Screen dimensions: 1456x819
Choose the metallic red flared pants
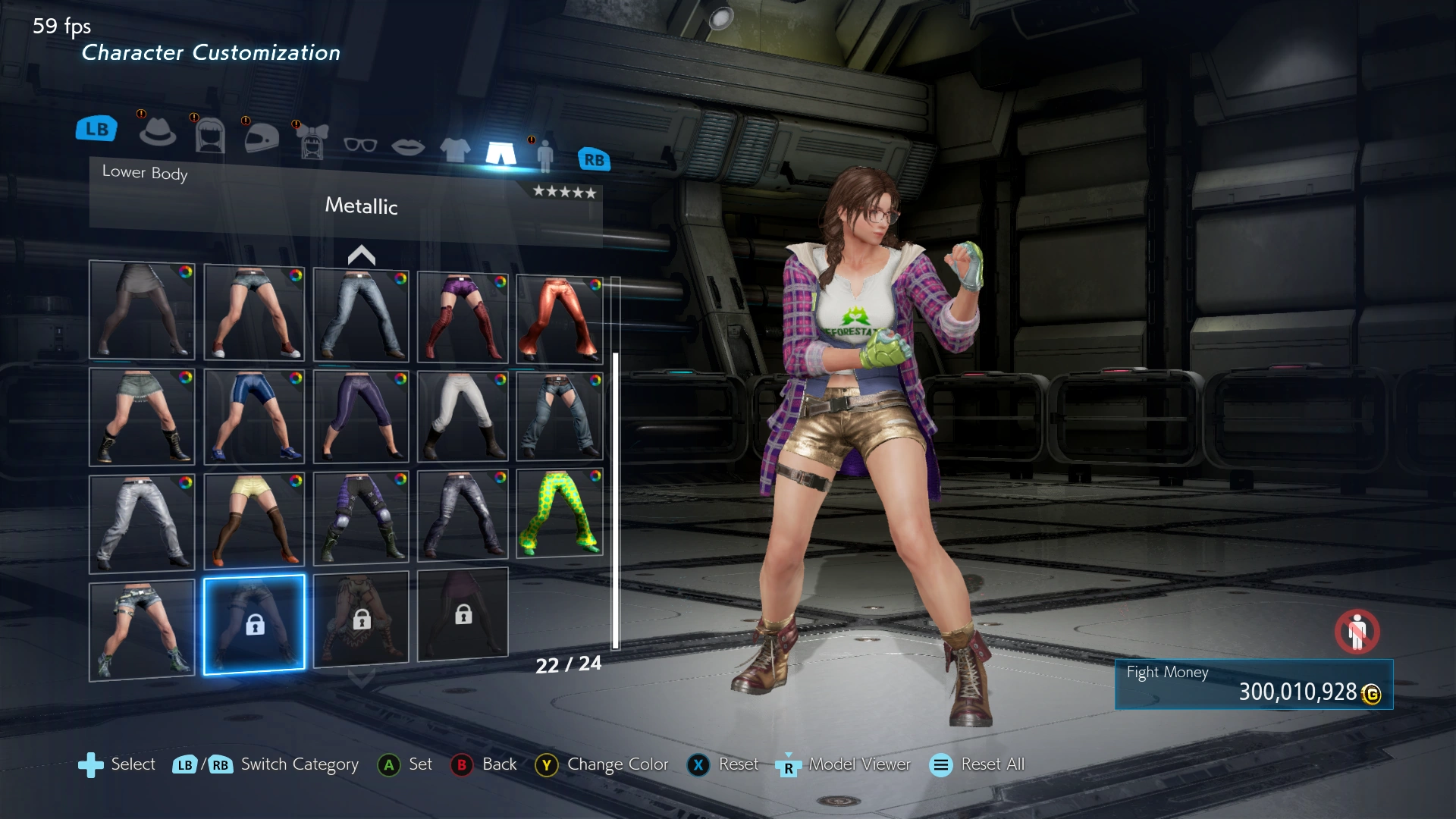point(560,320)
